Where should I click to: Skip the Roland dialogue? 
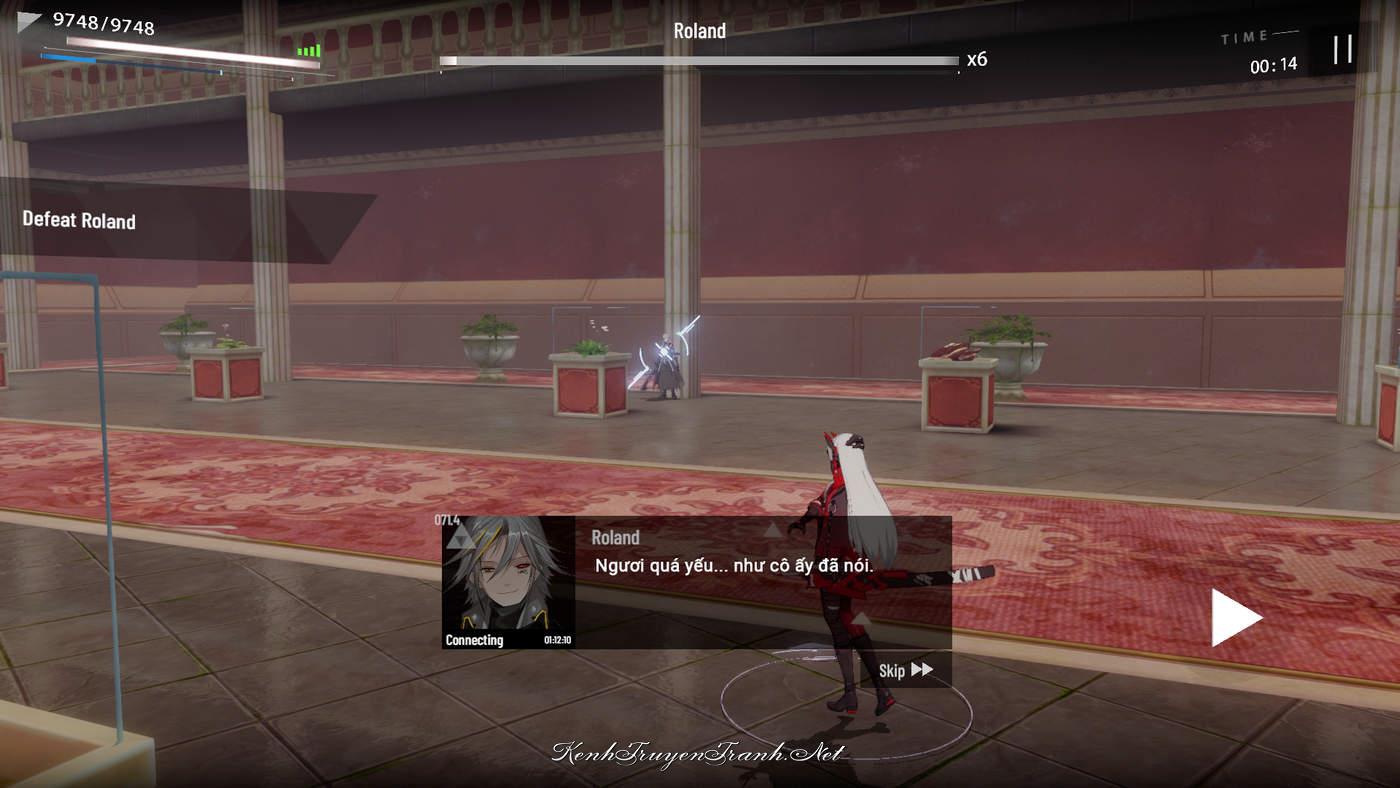point(905,670)
